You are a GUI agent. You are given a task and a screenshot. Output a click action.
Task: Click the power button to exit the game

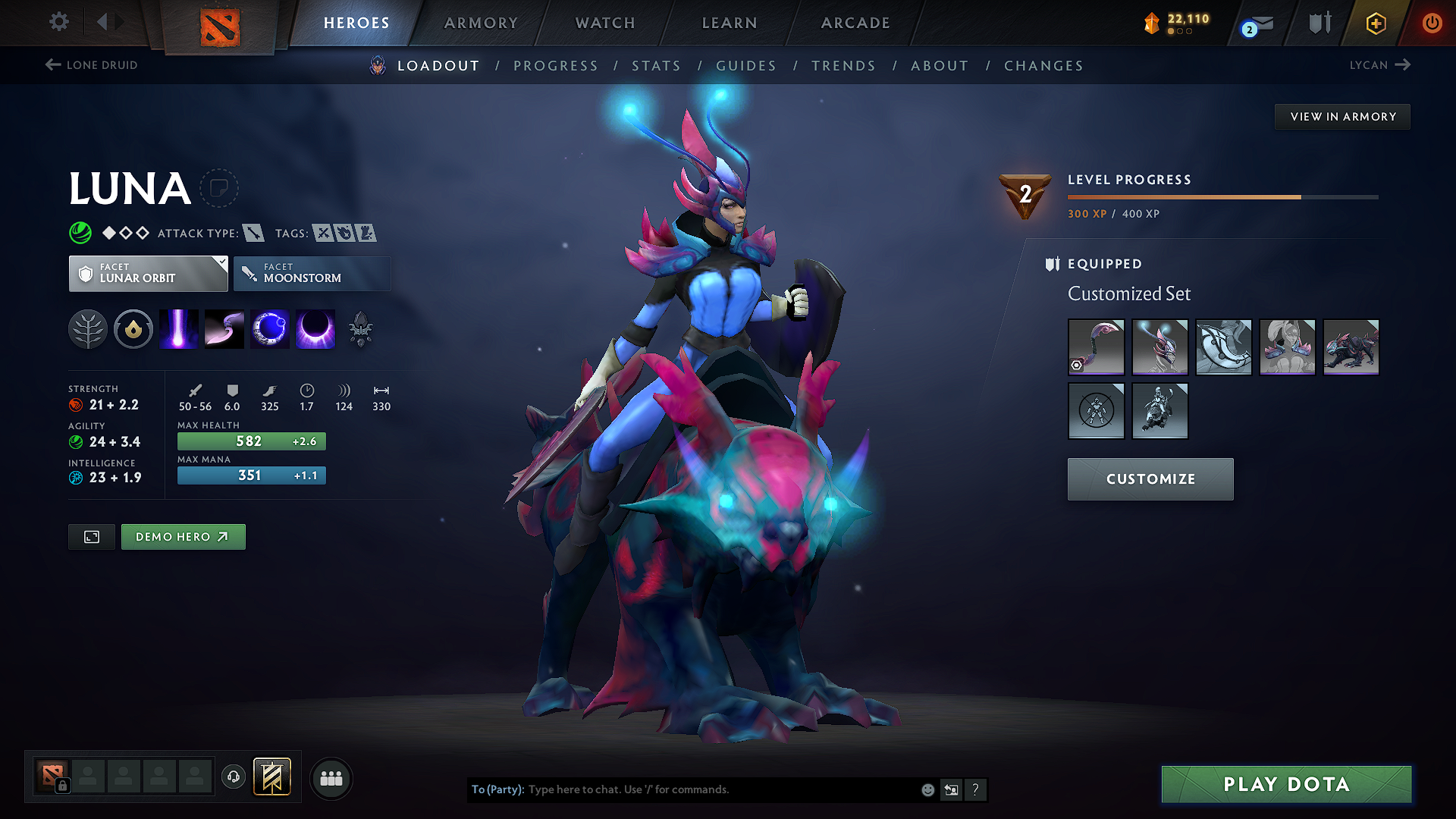point(1432,24)
